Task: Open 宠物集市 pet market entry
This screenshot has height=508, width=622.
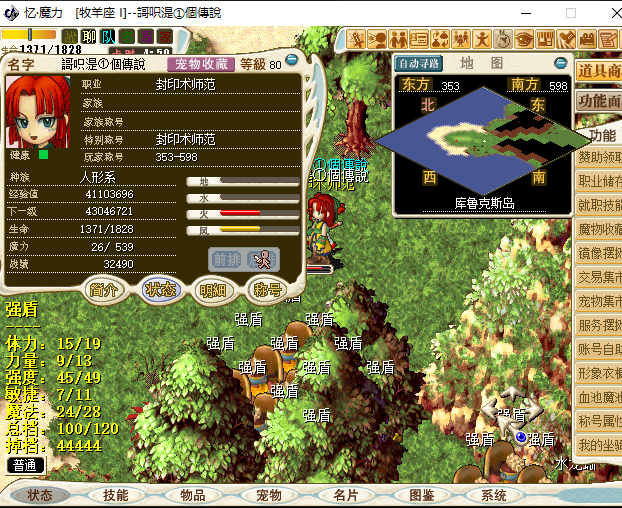Action: 599,301
